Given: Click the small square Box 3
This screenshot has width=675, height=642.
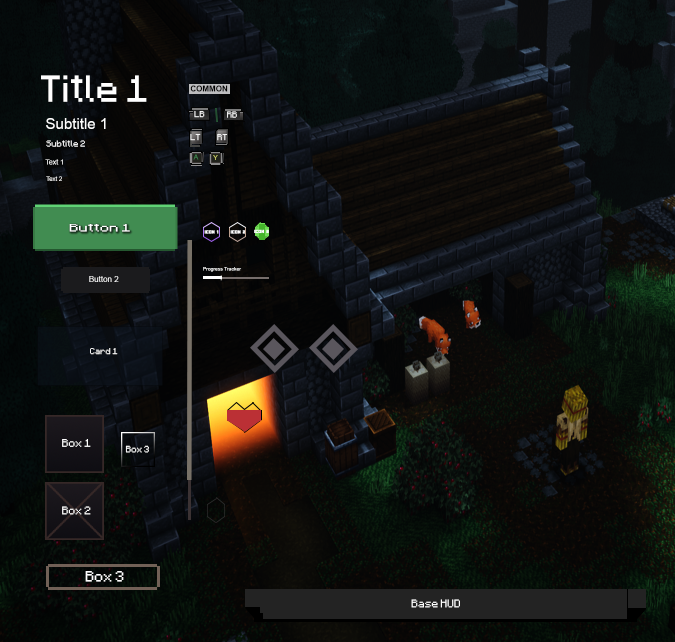Looking at the screenshot, I should coord(138,449).
